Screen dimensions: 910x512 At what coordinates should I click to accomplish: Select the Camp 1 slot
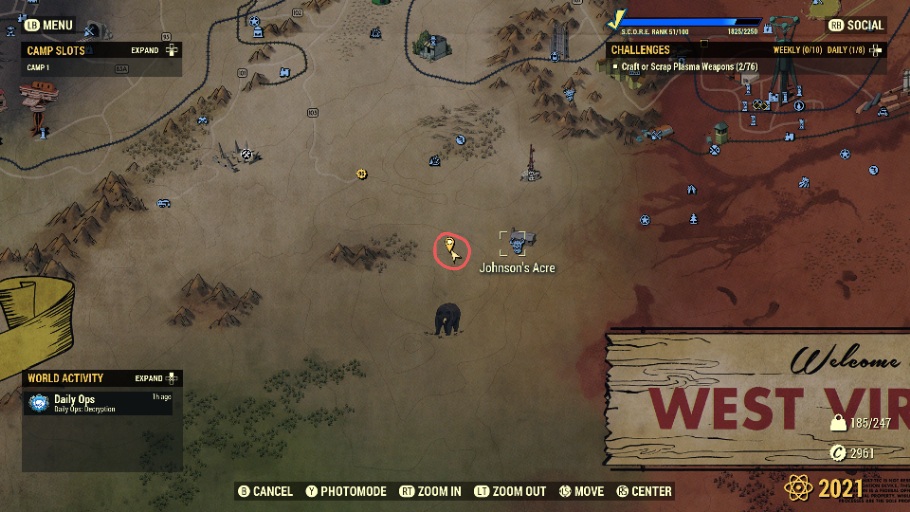(x=38, y=67)
